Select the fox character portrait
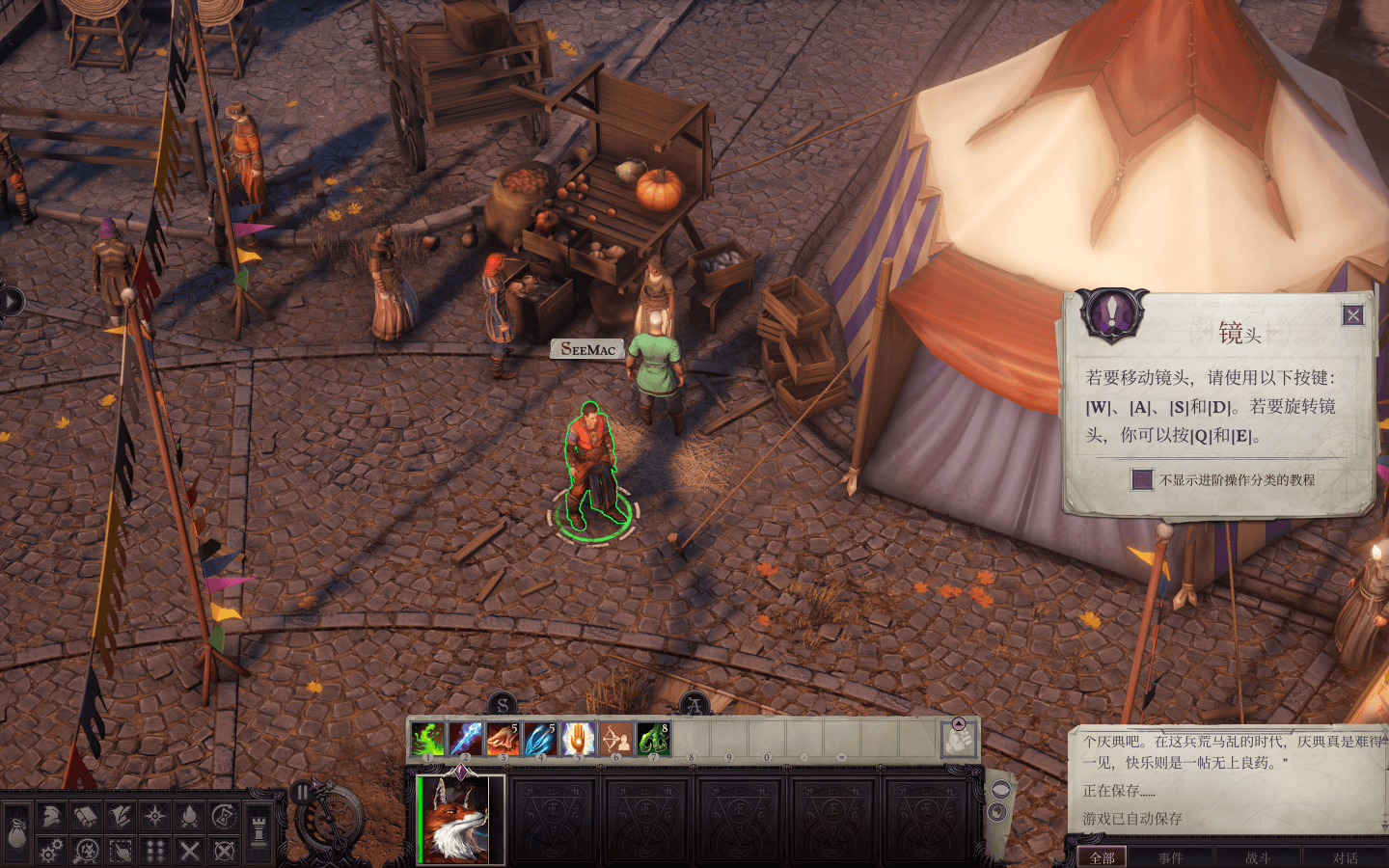This screenshot has width=1389, height=868. 461,819
